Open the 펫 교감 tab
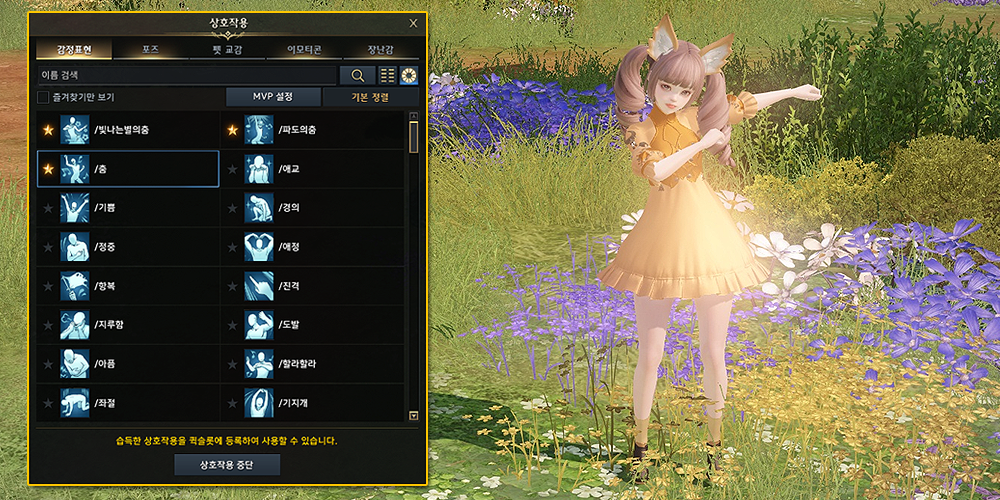Screen dimensions: 1000x500 (226, 50)
